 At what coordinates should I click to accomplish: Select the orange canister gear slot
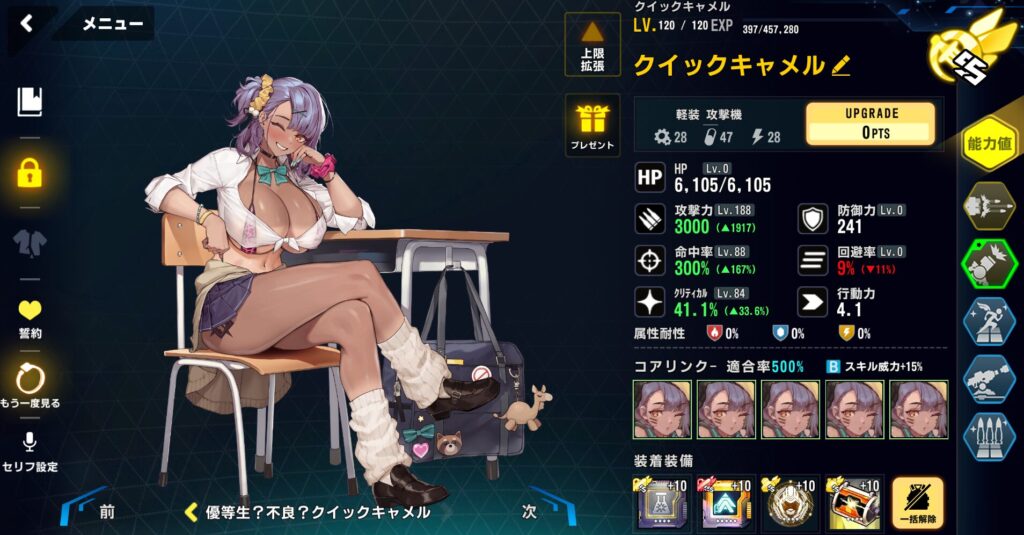(852, 502)
